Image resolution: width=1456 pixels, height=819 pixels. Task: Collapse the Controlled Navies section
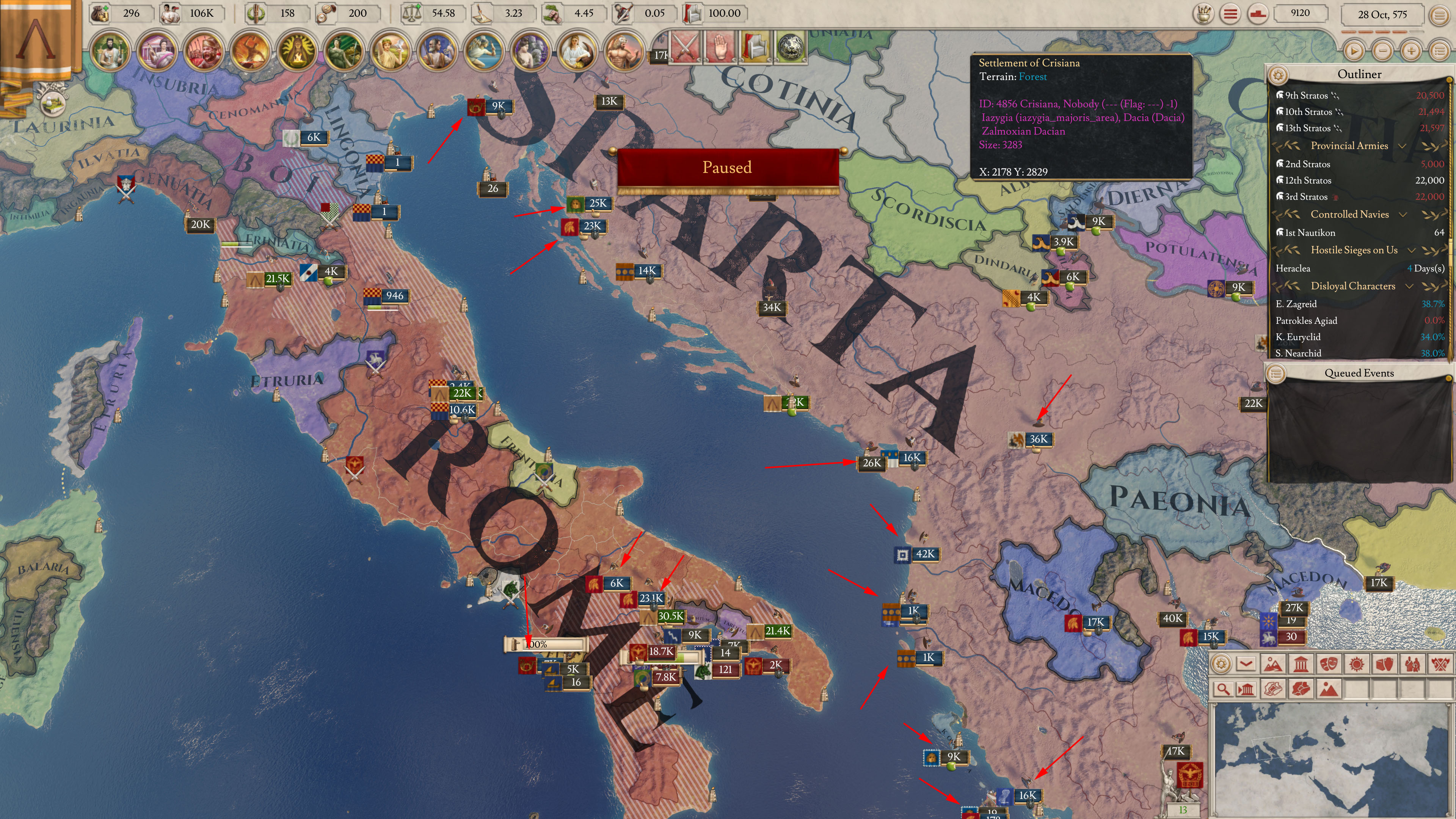(x=1403, y=215)
